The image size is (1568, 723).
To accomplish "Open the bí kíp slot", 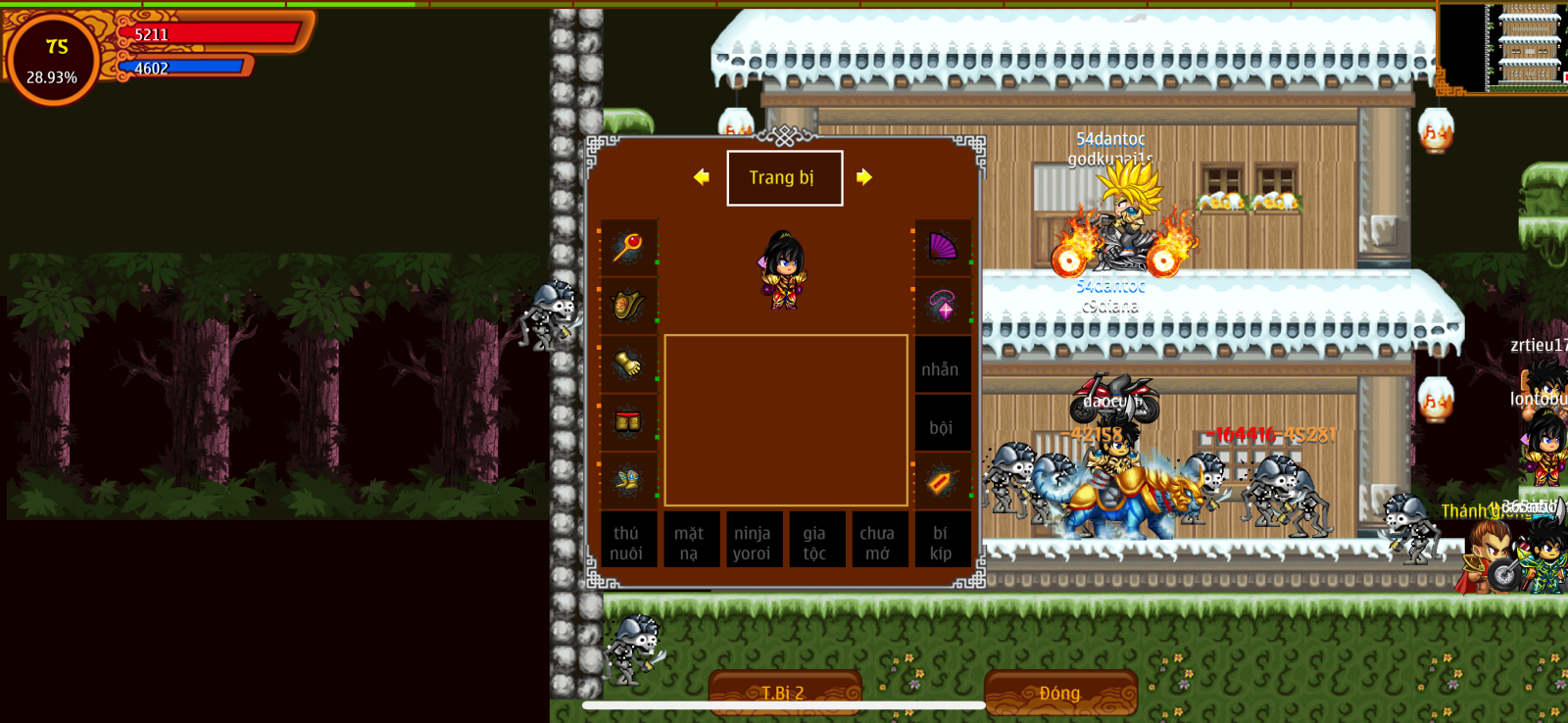I will pos(941,542).
